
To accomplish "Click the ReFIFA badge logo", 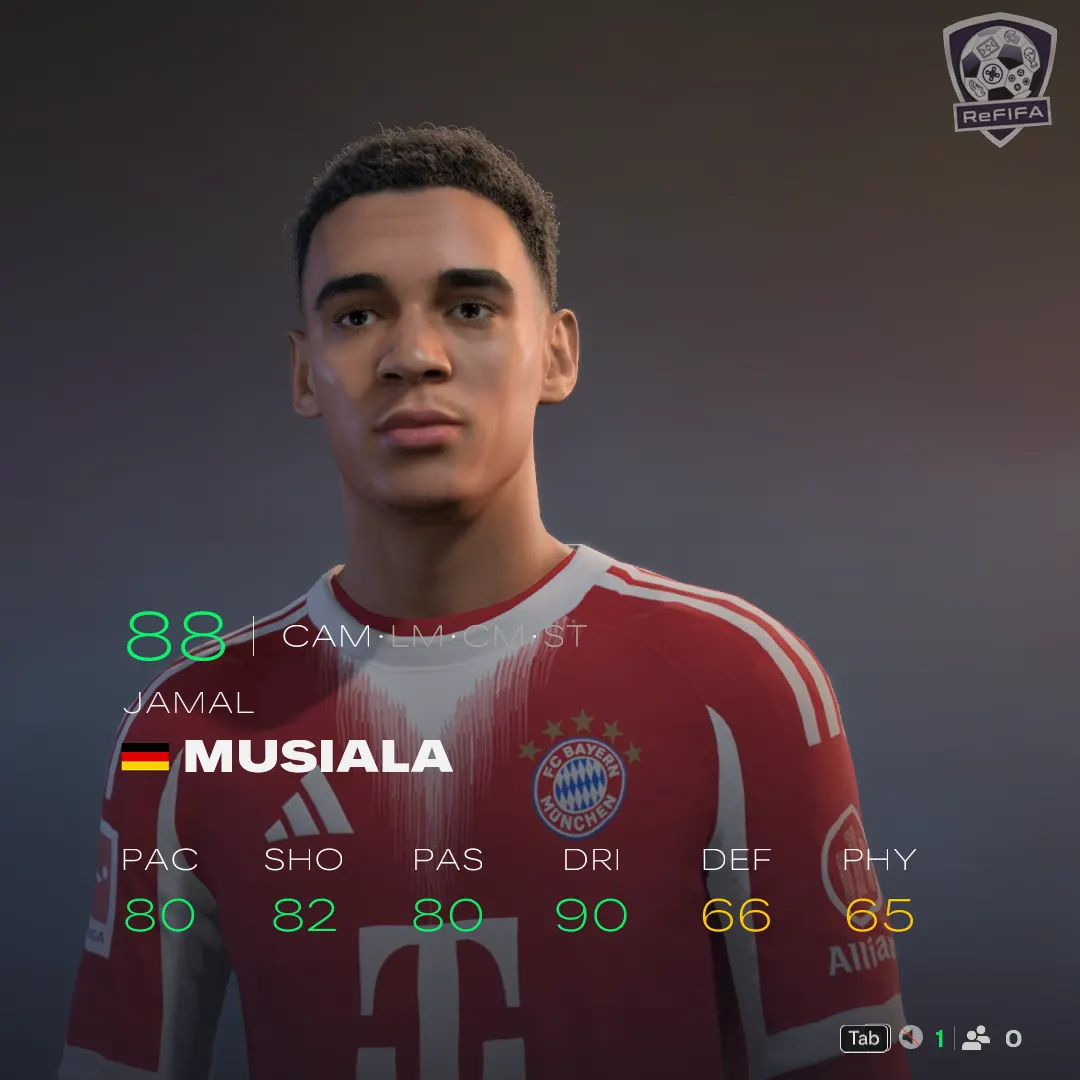I will click(x=999, y=78).
